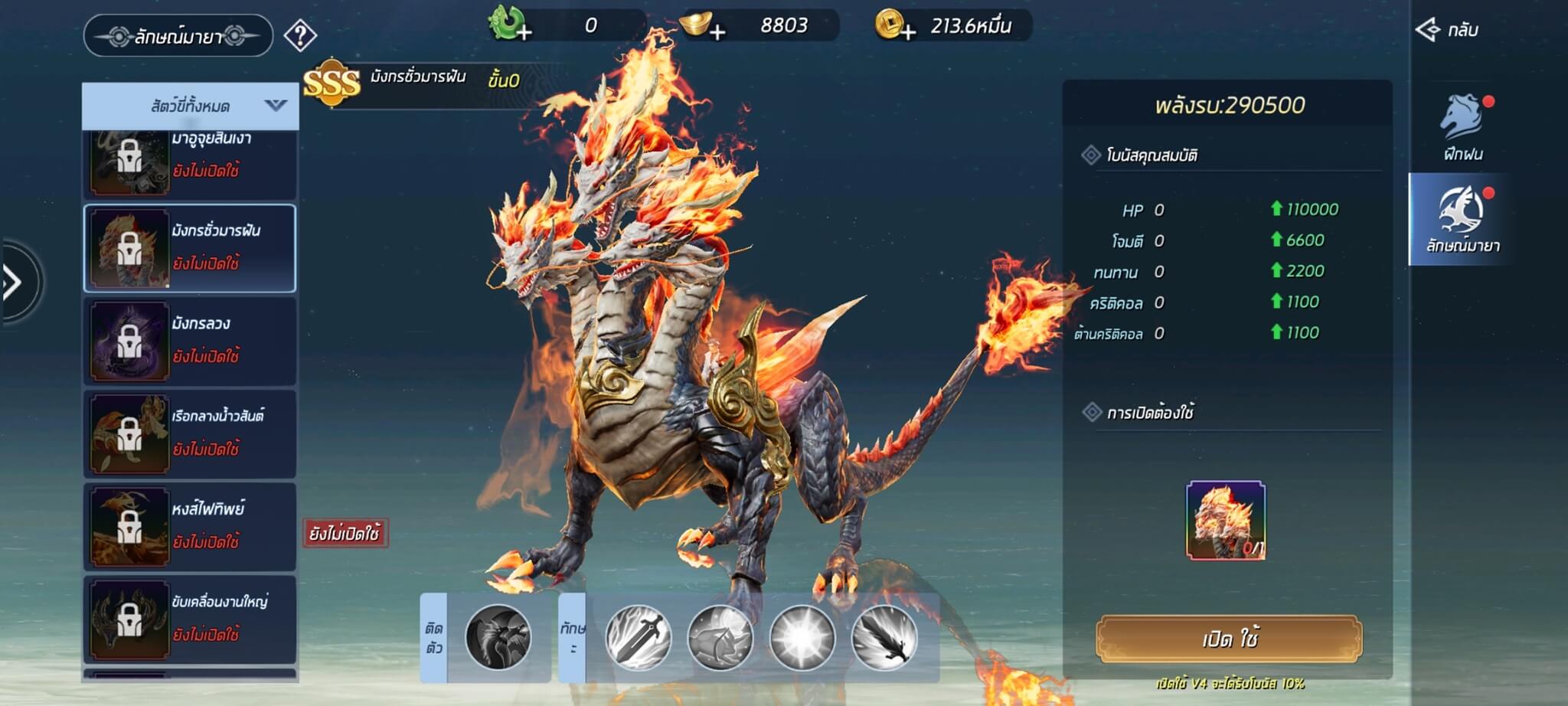Select the เรือกลางน้ำวสันต์ mount entry

tap(190, 433)
